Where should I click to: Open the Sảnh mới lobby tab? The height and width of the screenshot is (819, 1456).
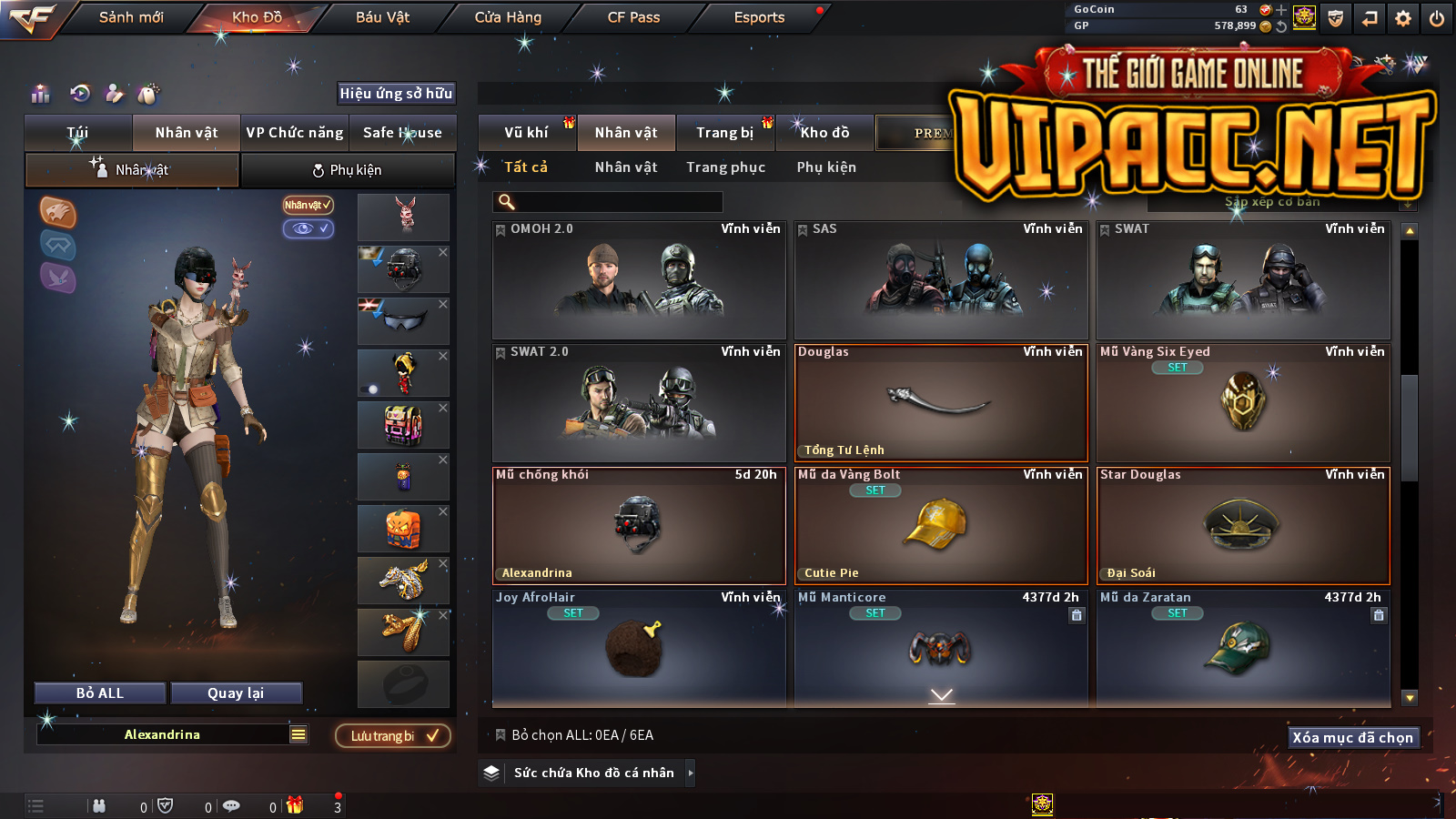coord(131,17)
